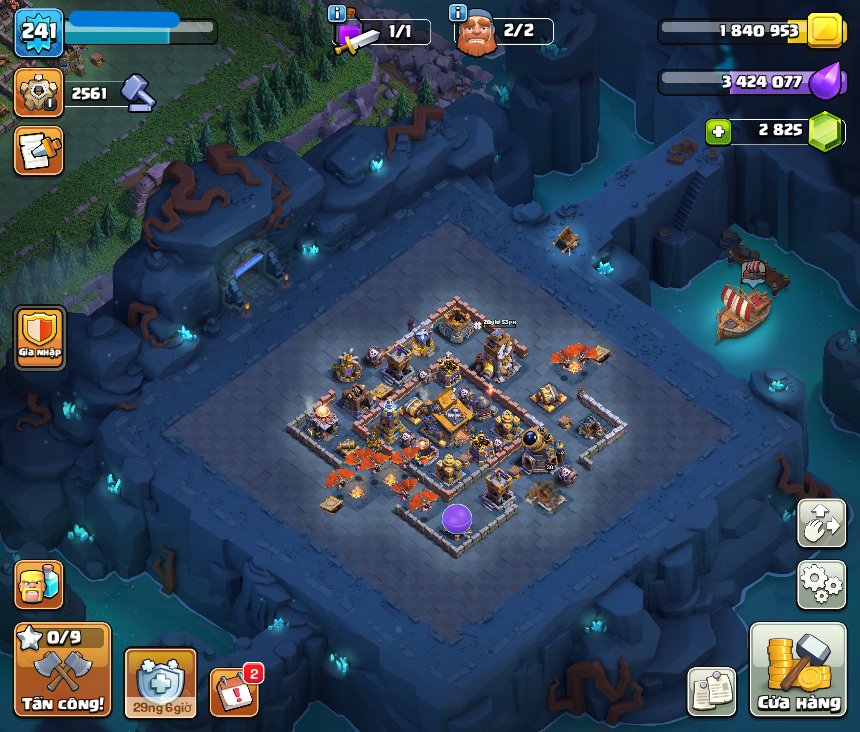Open the Cửa hàng shop
The height and width of the screenshot is (732, 860).
tap(798, 669)
